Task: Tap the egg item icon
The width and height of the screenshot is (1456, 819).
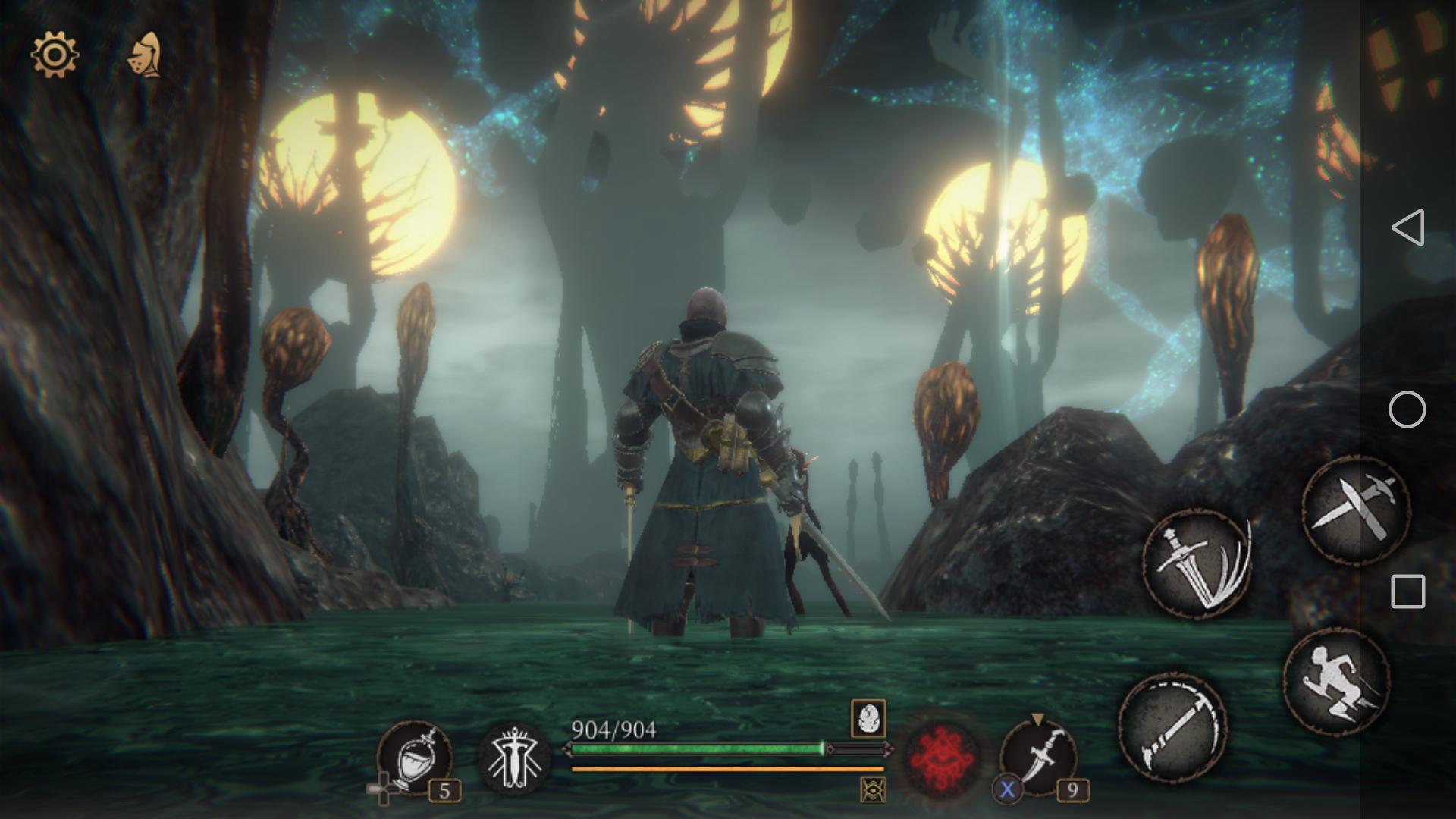Action: [x=868, y=717]
